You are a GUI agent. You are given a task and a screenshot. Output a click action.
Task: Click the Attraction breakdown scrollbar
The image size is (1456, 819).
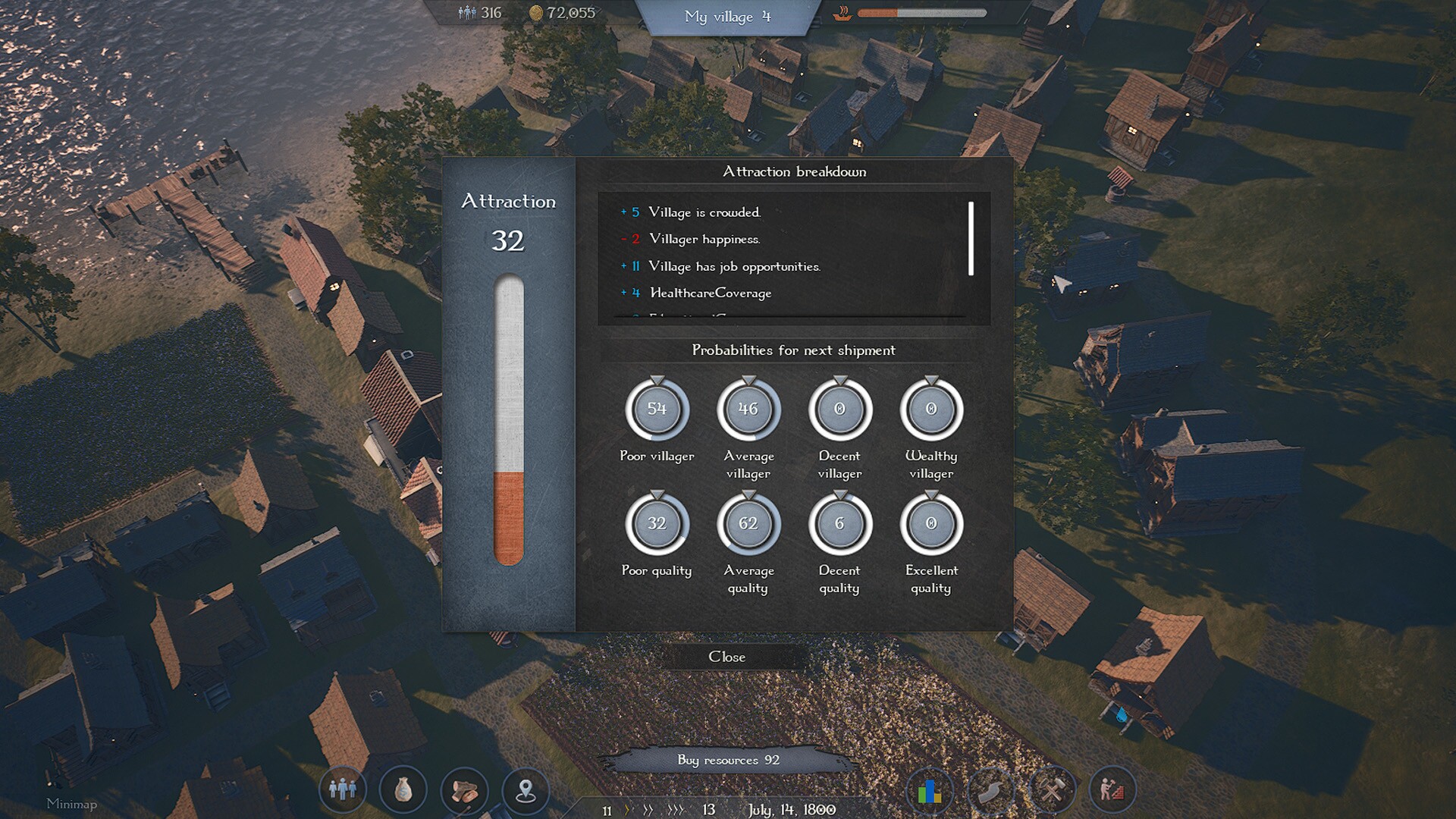971,238
